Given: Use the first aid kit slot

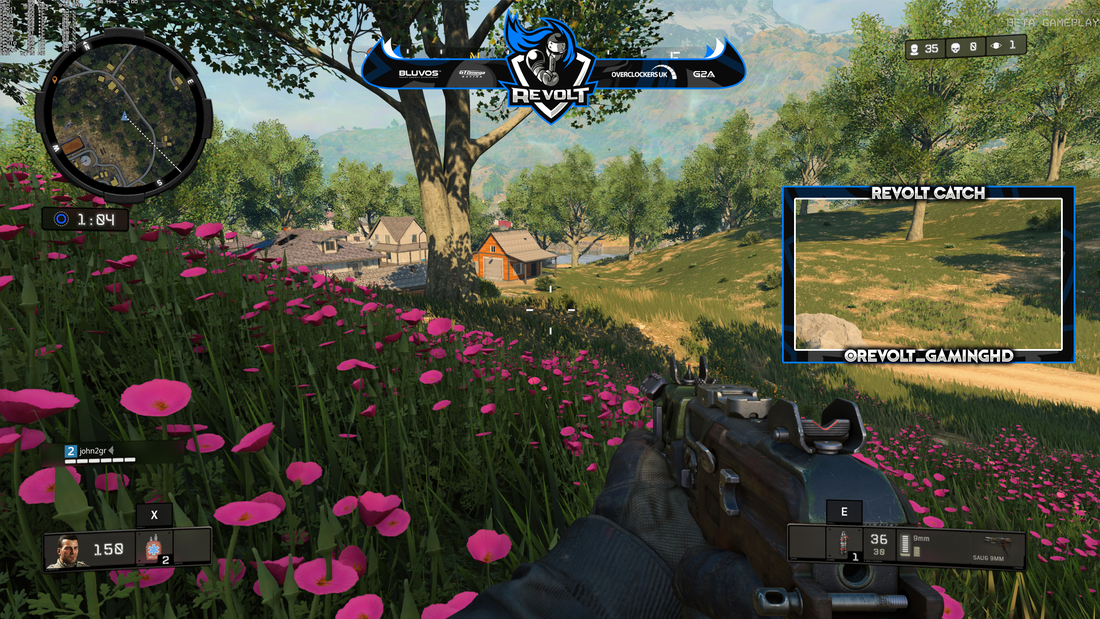Looking at the screenshot, I should tap(153, 549).
